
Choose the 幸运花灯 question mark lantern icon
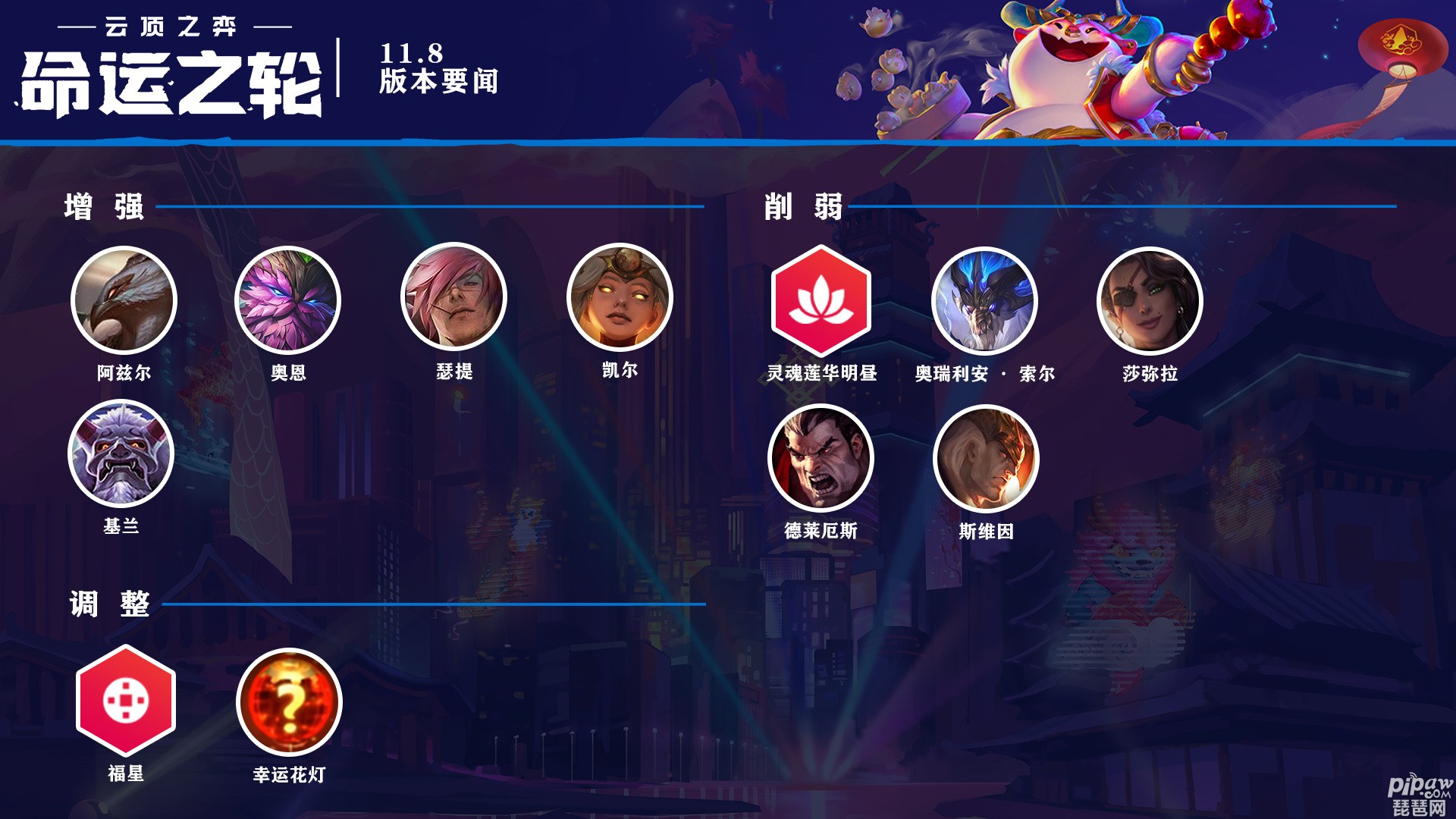click(289, 701)
